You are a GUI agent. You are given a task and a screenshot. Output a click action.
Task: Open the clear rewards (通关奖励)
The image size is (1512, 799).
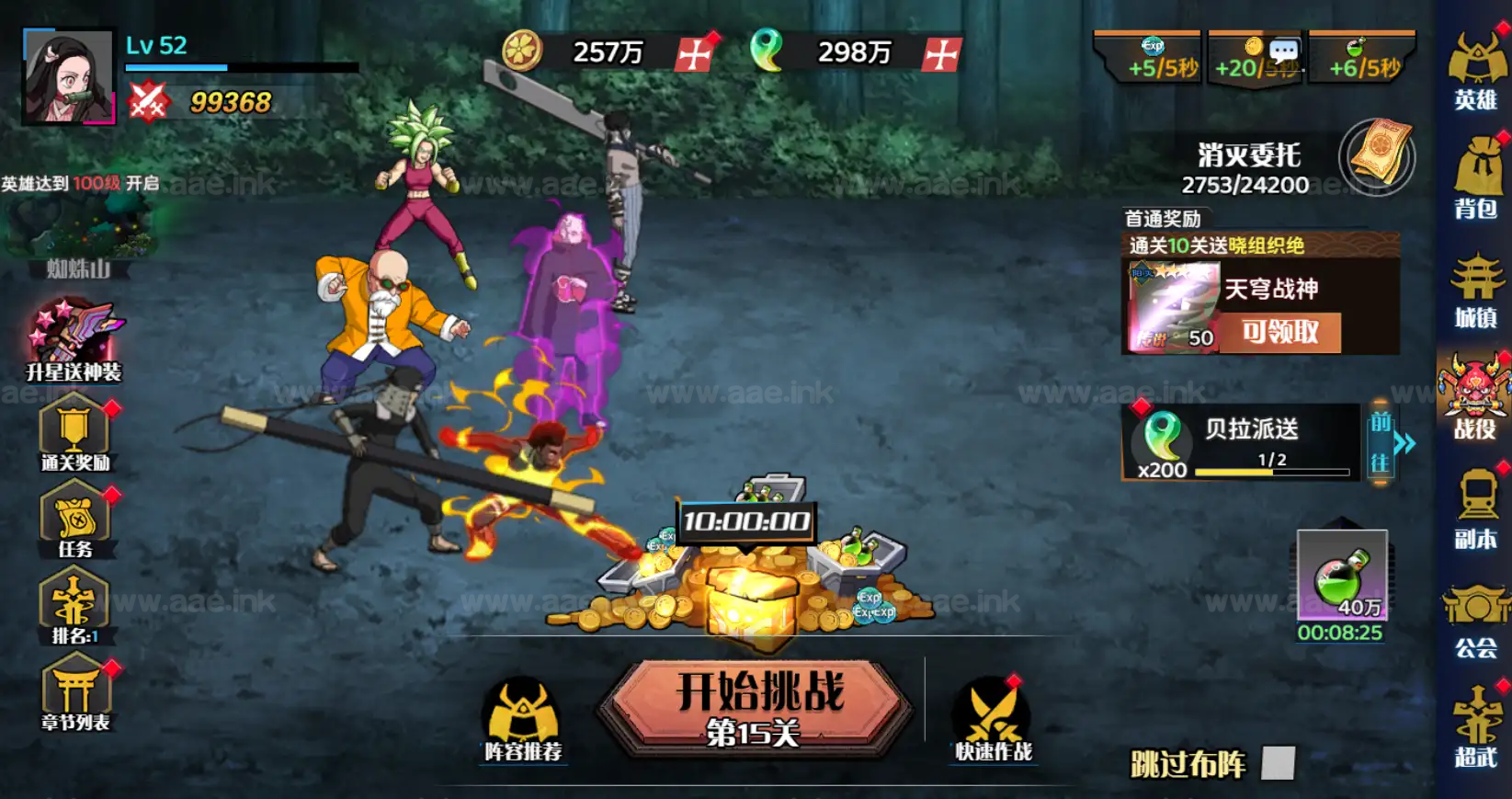[x=74, y=433]
